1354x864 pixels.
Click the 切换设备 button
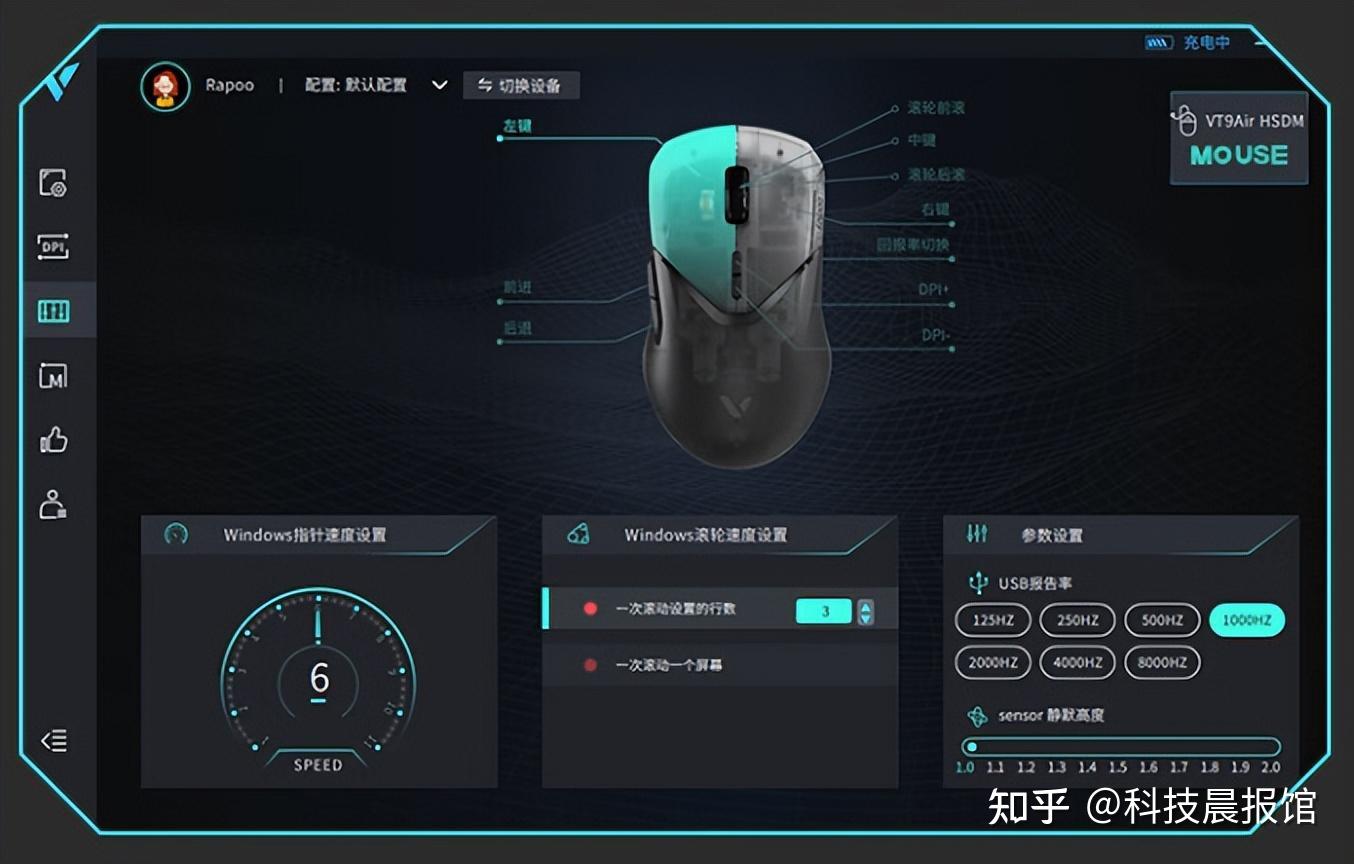519,86
